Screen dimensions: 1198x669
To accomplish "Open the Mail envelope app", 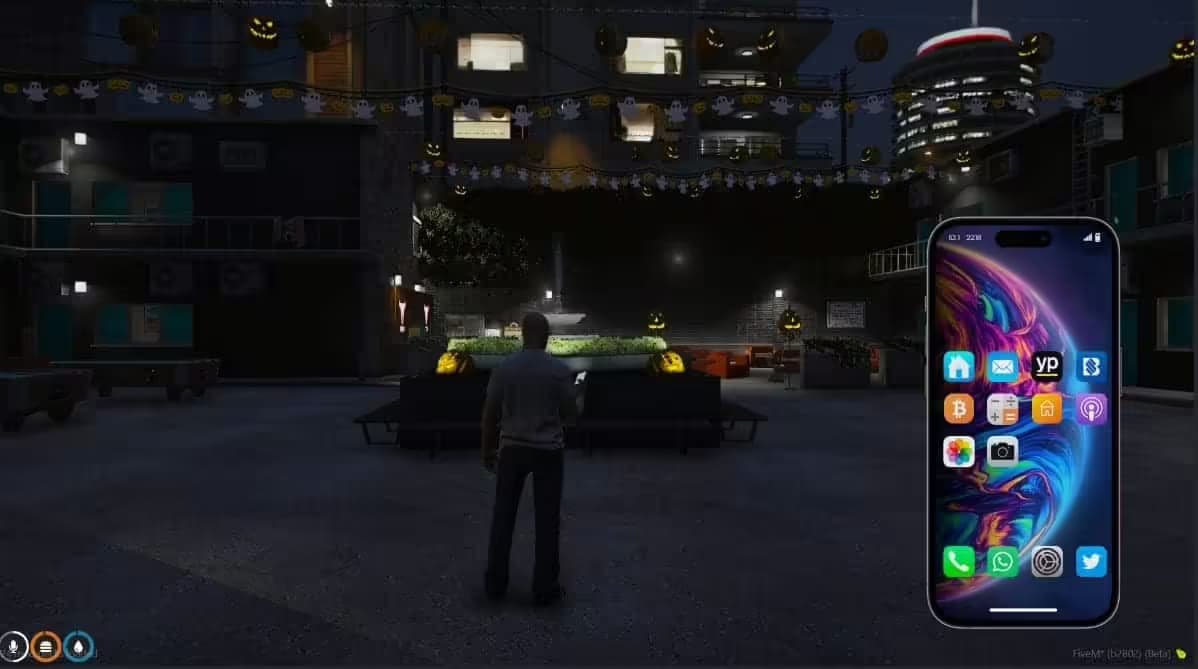I will click(x=1002, y=367).
